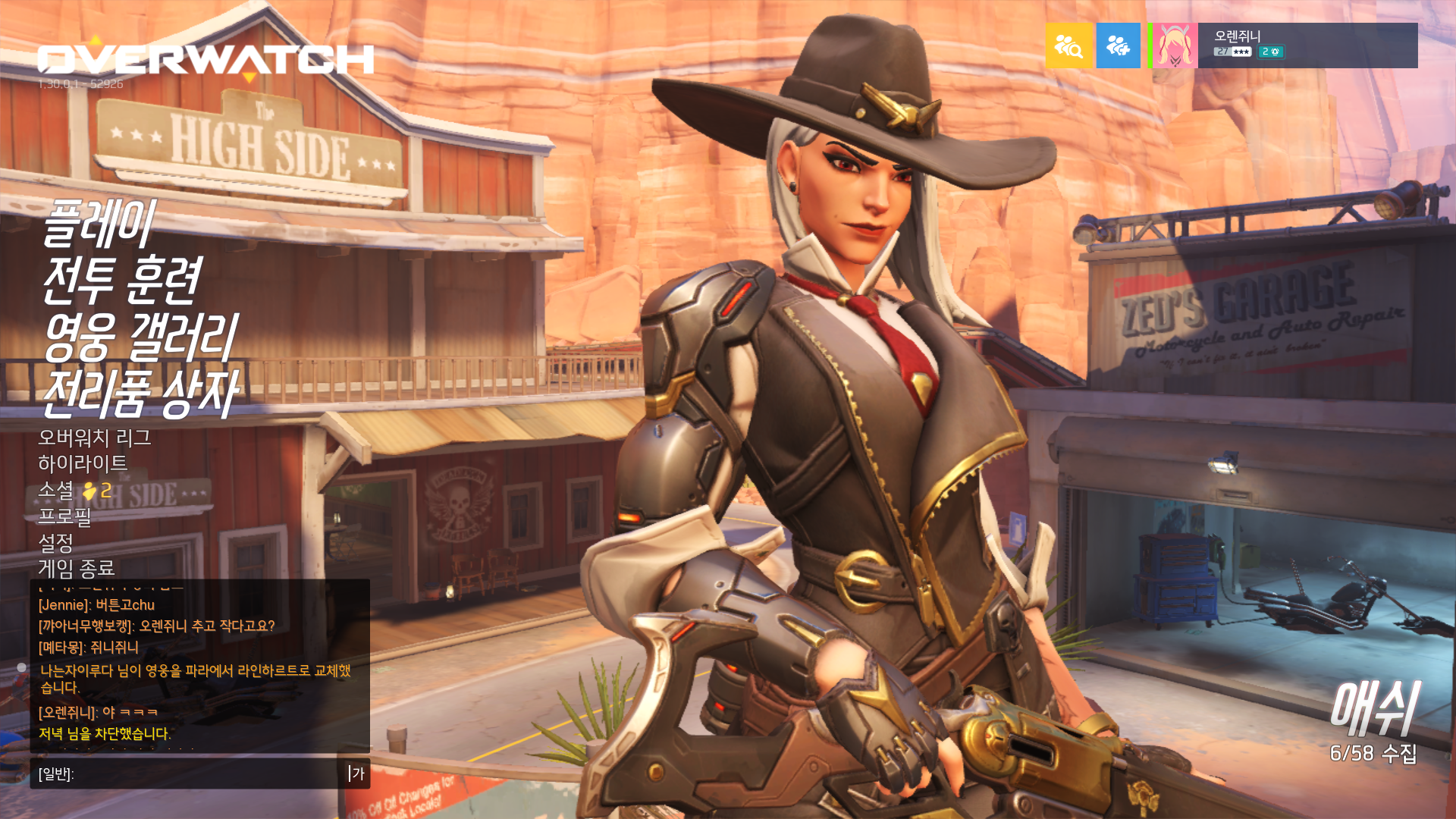Open 전리품 상자 (Loot Box) menu
The image size is (1456, 819).
point(140,393)
